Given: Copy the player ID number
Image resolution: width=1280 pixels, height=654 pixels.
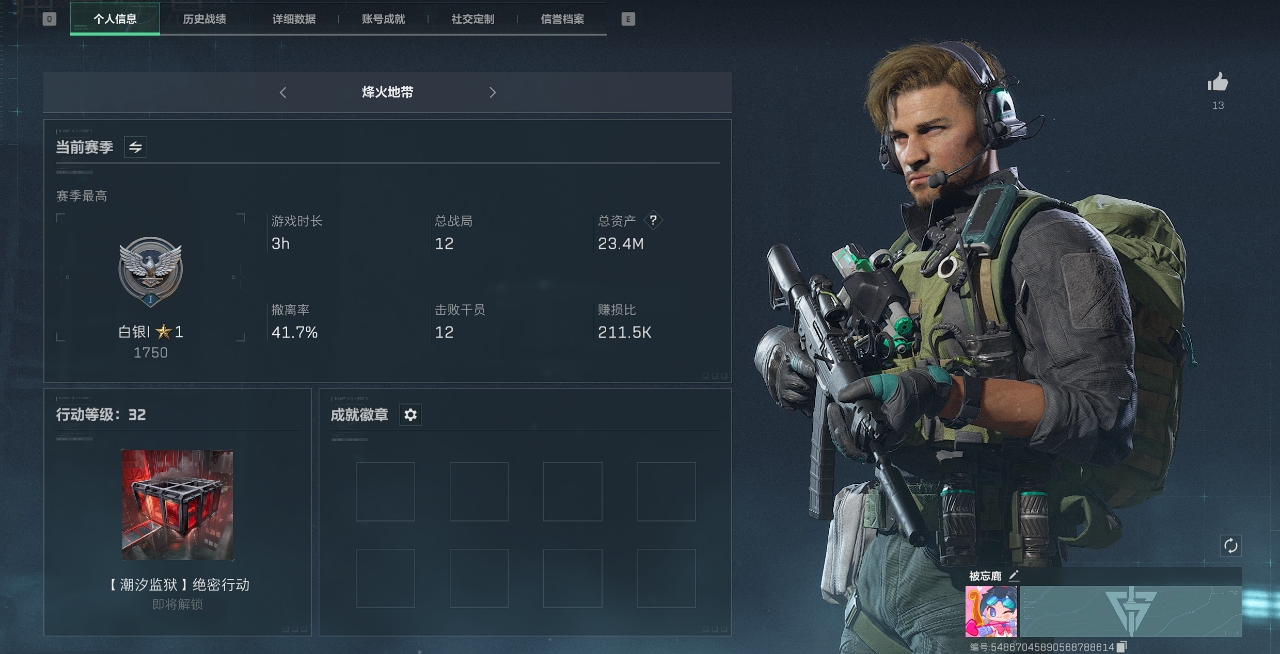Looking at the screenshot, I should coord(1122,647).
